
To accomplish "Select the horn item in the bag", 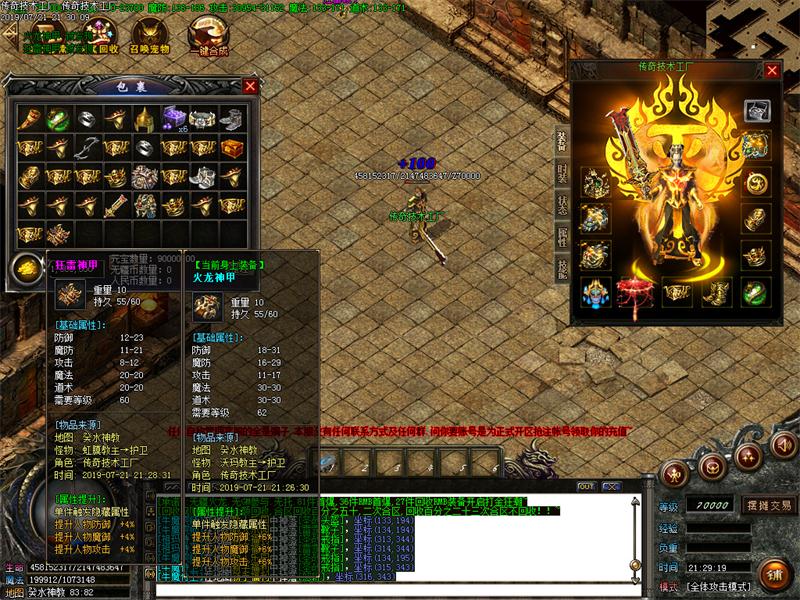I will (x=30, y=118).
